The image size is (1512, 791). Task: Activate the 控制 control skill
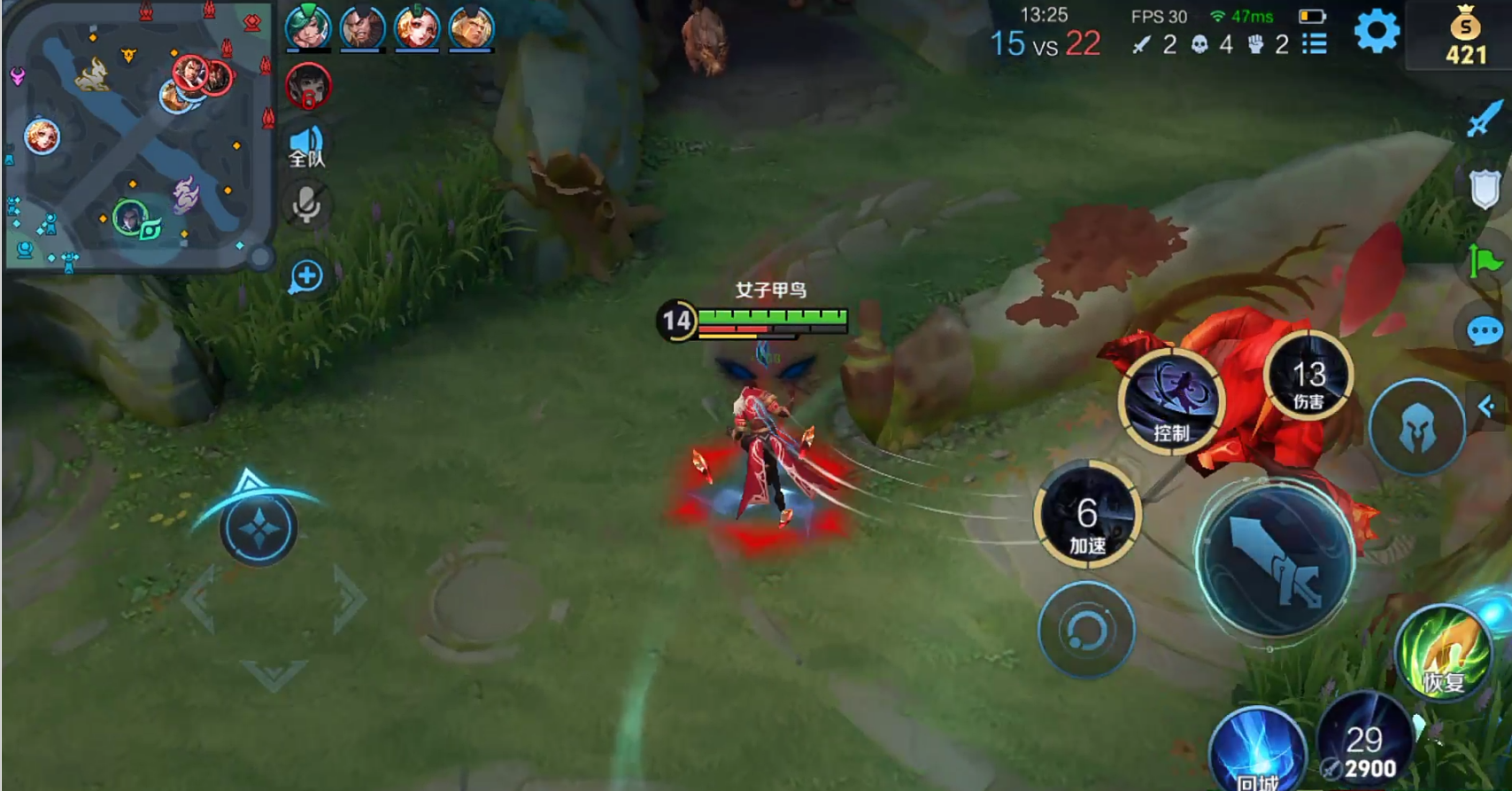1172,401
